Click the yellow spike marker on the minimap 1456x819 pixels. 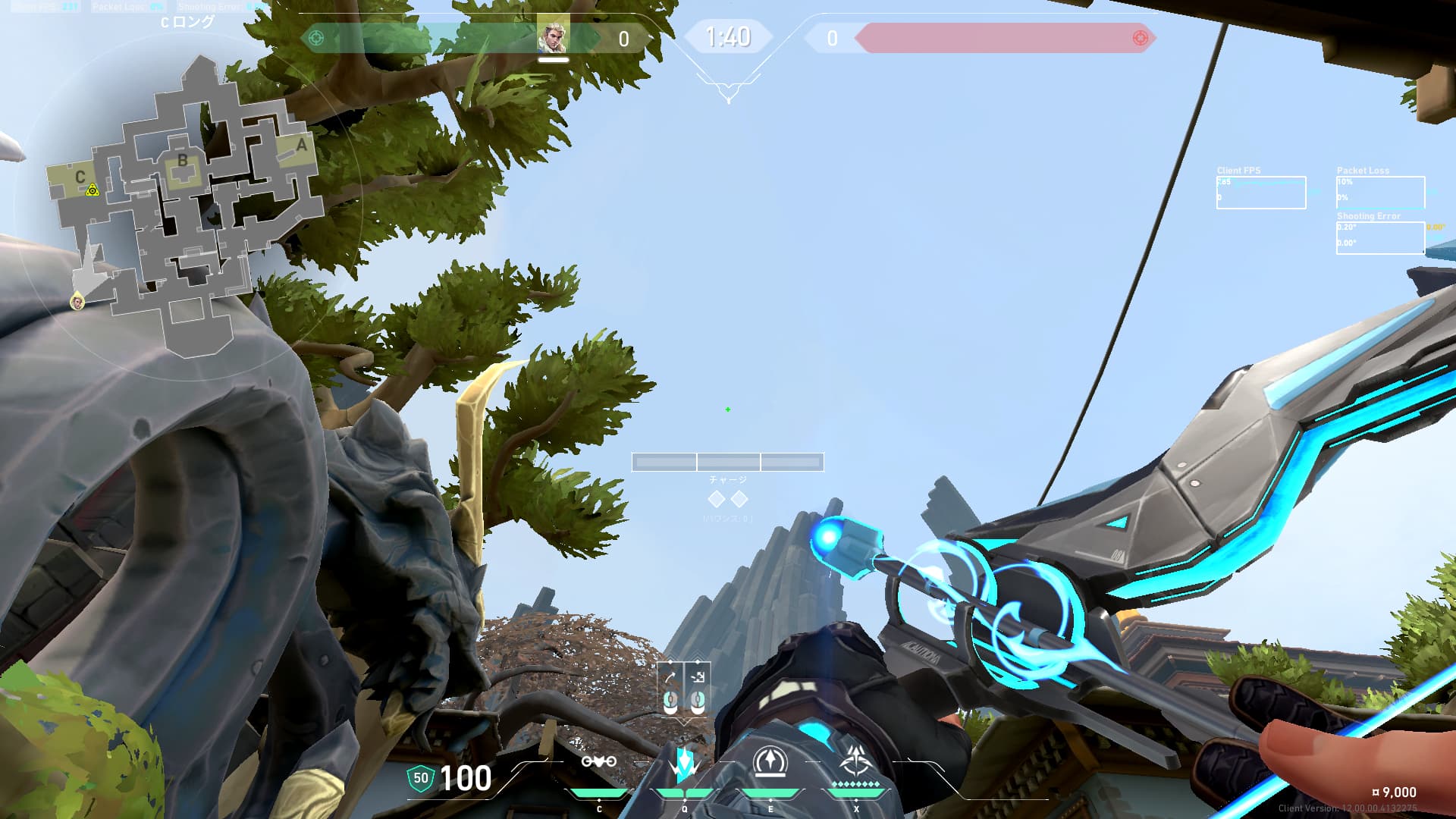[93, 190]
